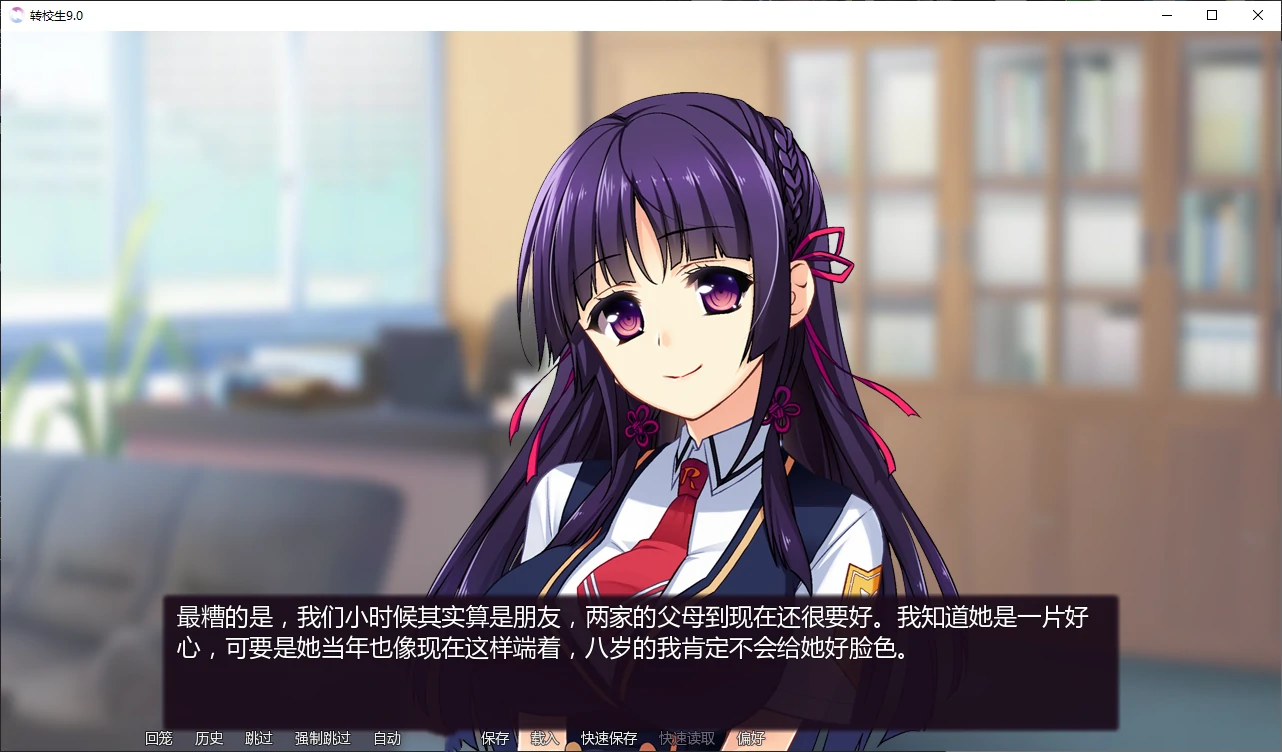Click 快速读取 to quick load
The image size is (1282, 752).
coord(684,738)
